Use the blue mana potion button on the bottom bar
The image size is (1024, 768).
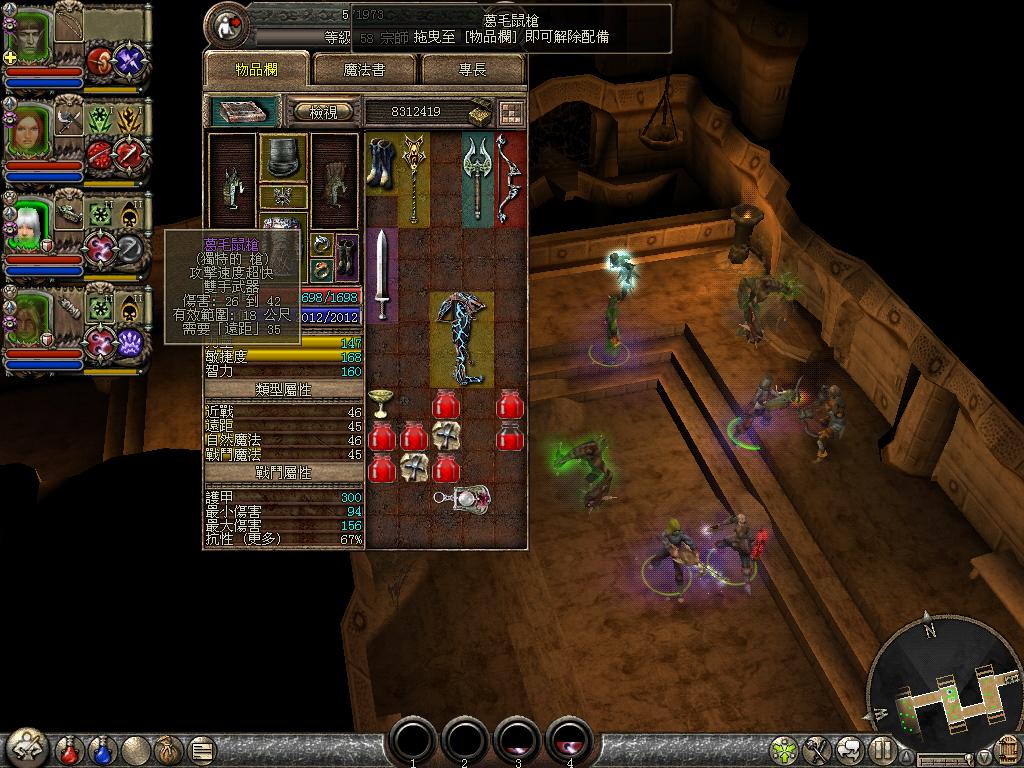[x=102, y=749]
